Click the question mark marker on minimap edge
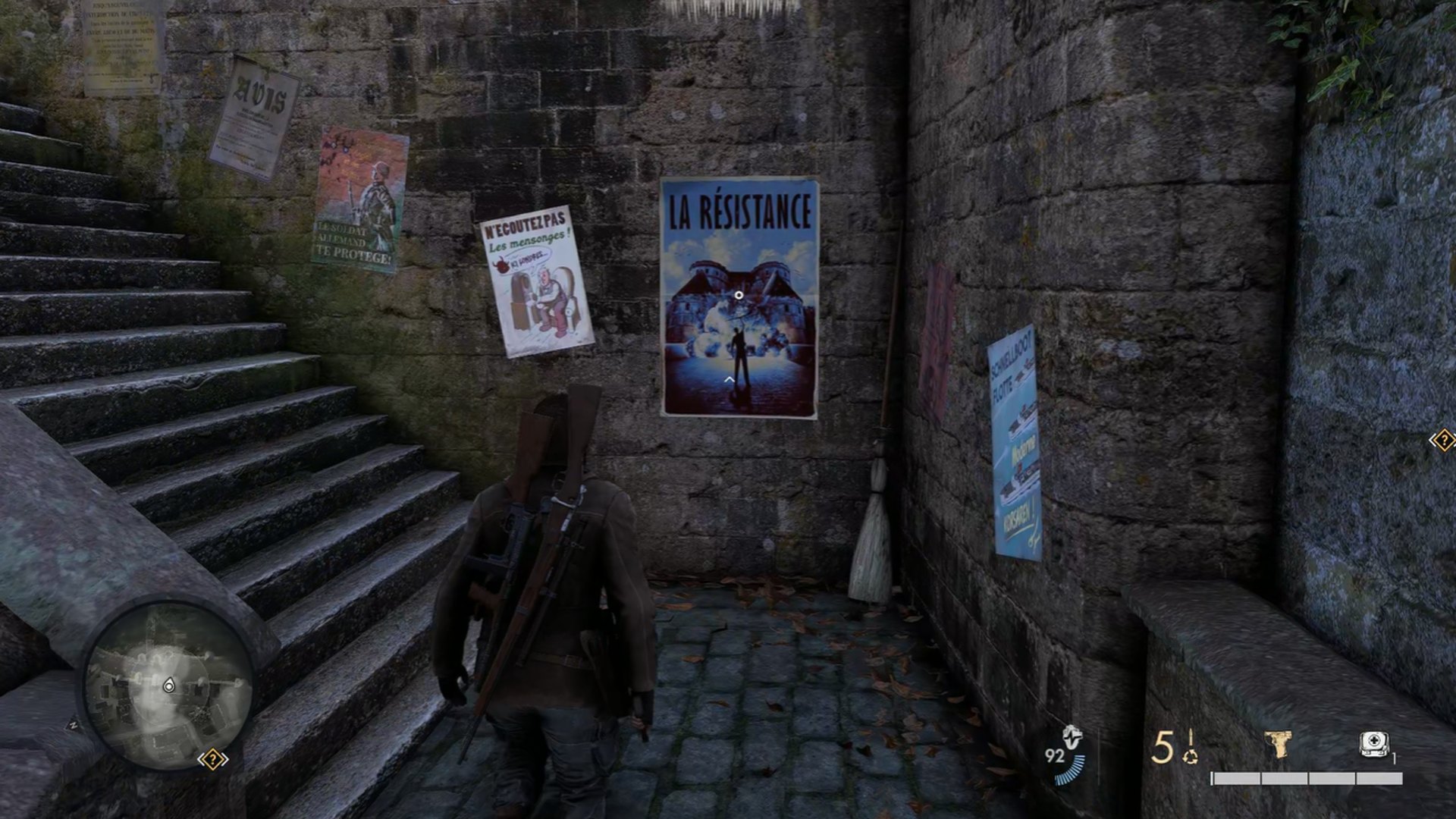Image resolution: width=1456 pixels, height=819 pixels. 213,759
